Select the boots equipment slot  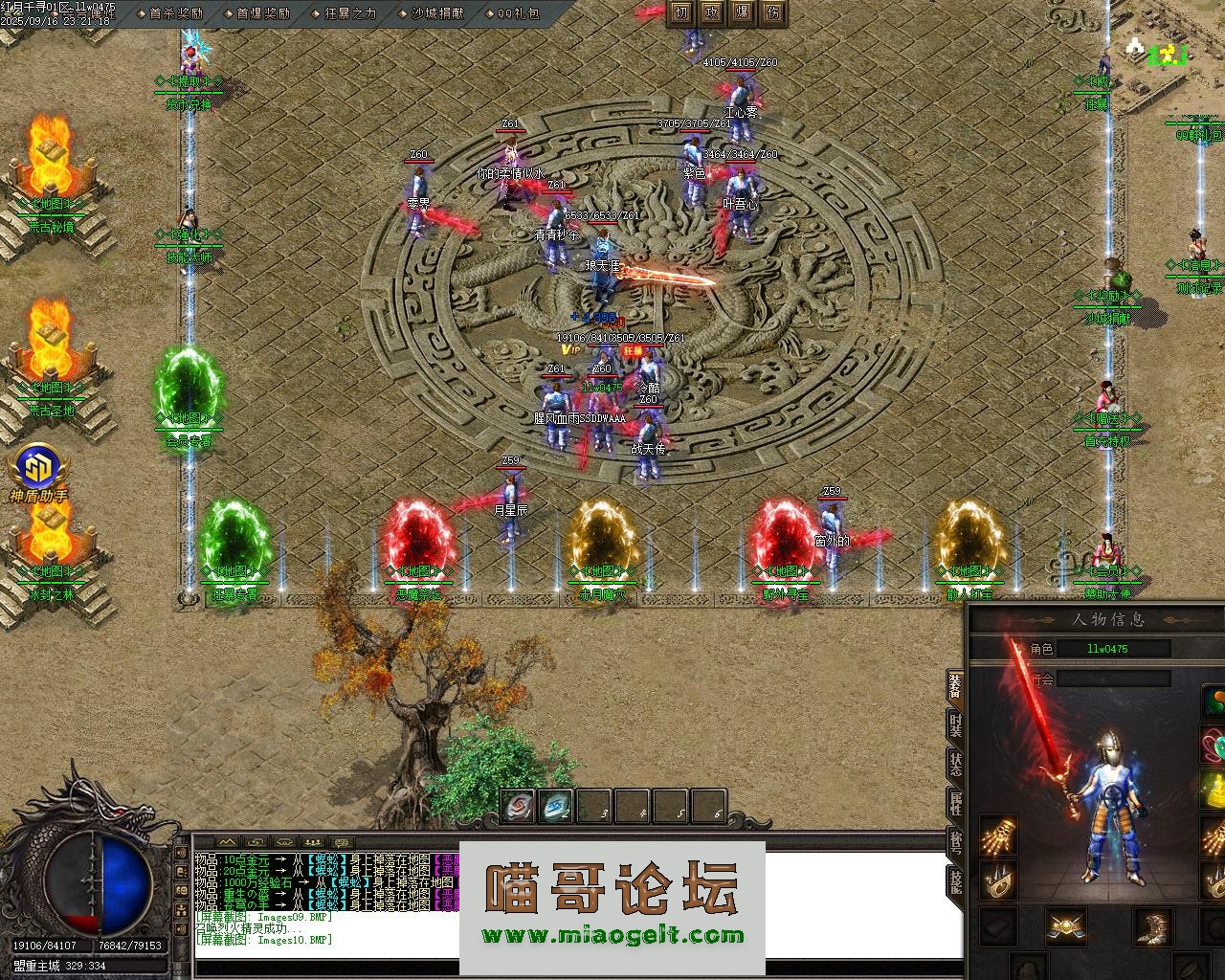click(1151, 926)
